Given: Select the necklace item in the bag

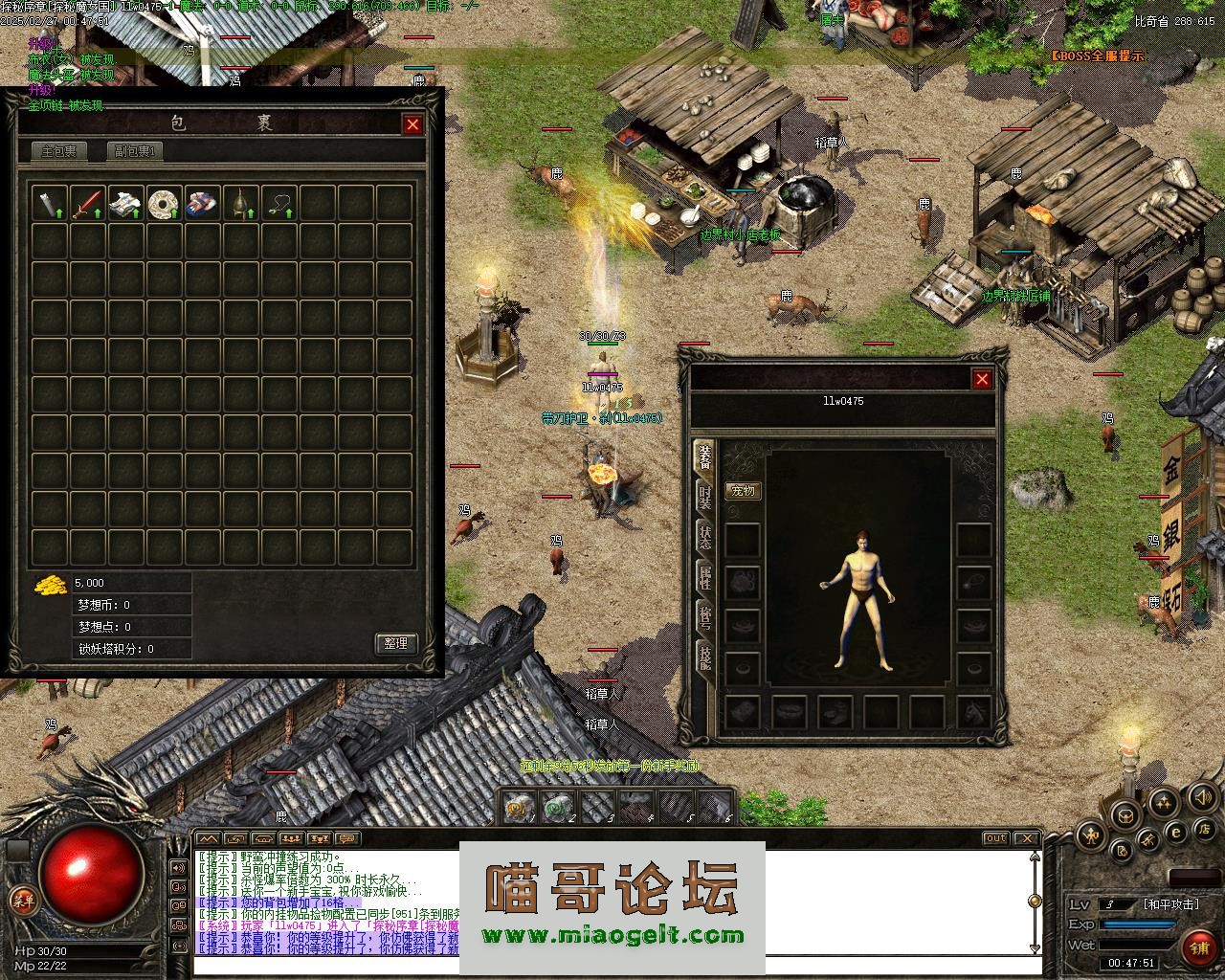Looking at the screenshot, I should (278, 203).
